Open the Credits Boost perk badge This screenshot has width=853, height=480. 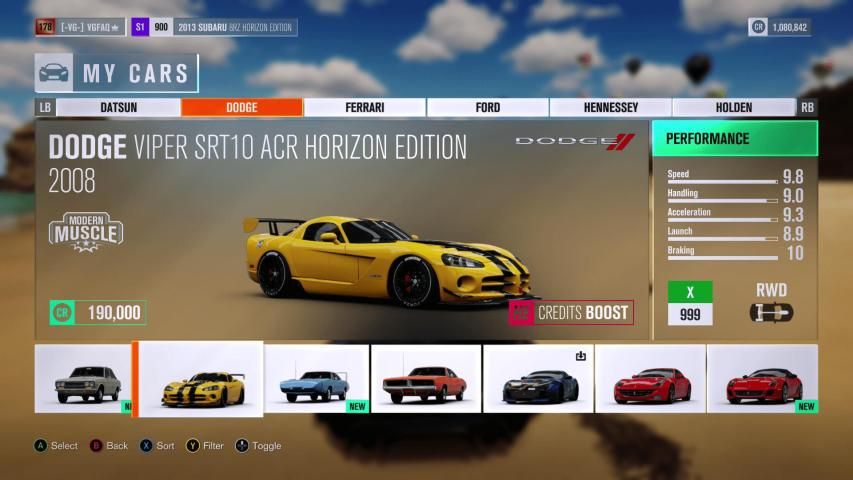tap(571, 312)
